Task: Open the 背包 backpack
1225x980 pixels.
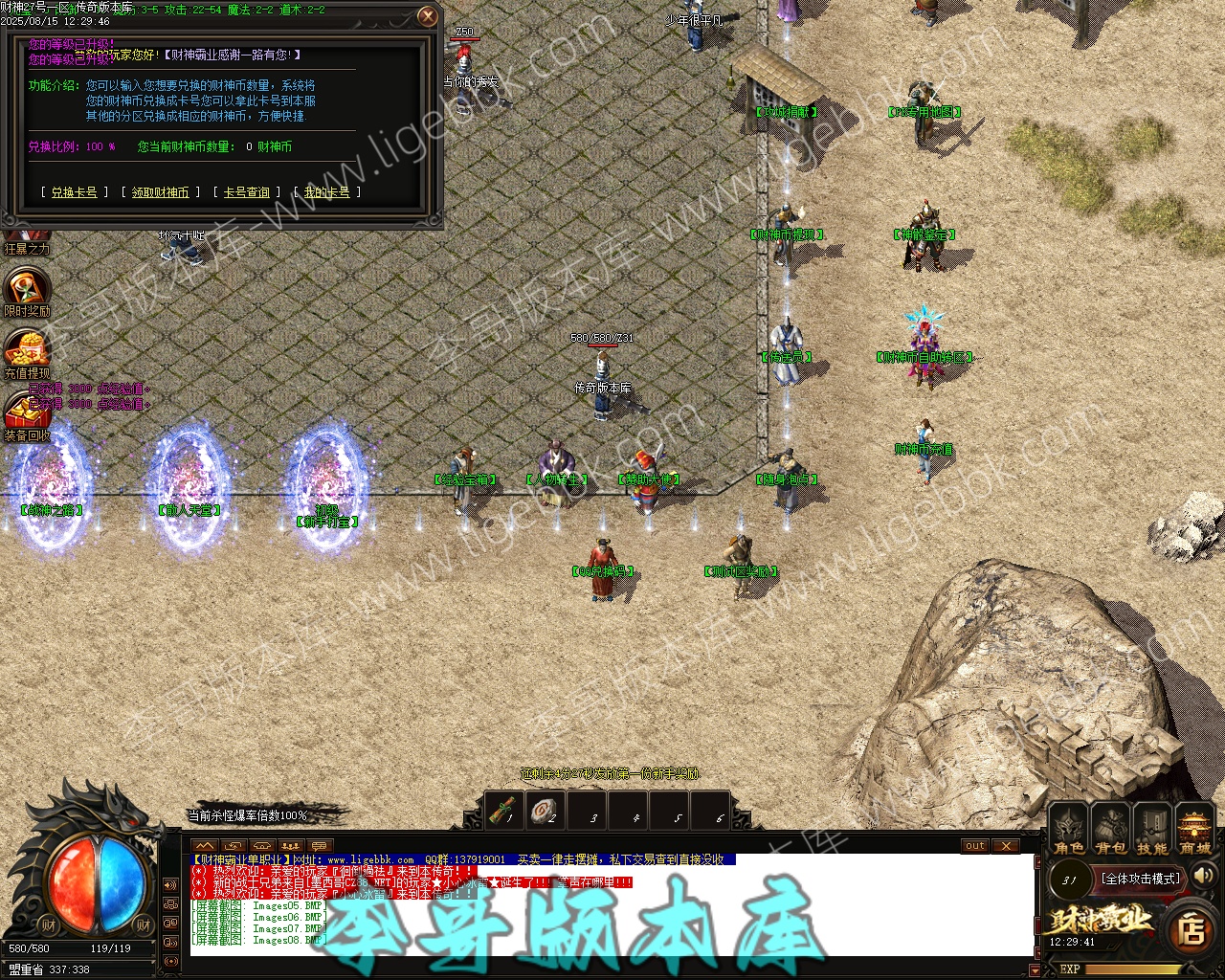Action: (1110, 828)
